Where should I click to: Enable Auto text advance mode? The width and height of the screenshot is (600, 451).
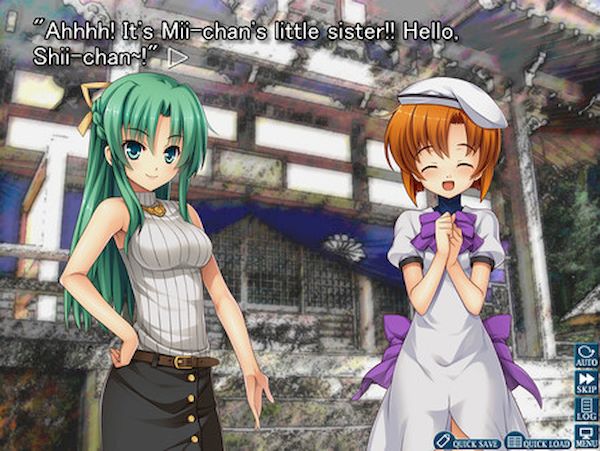587,357
